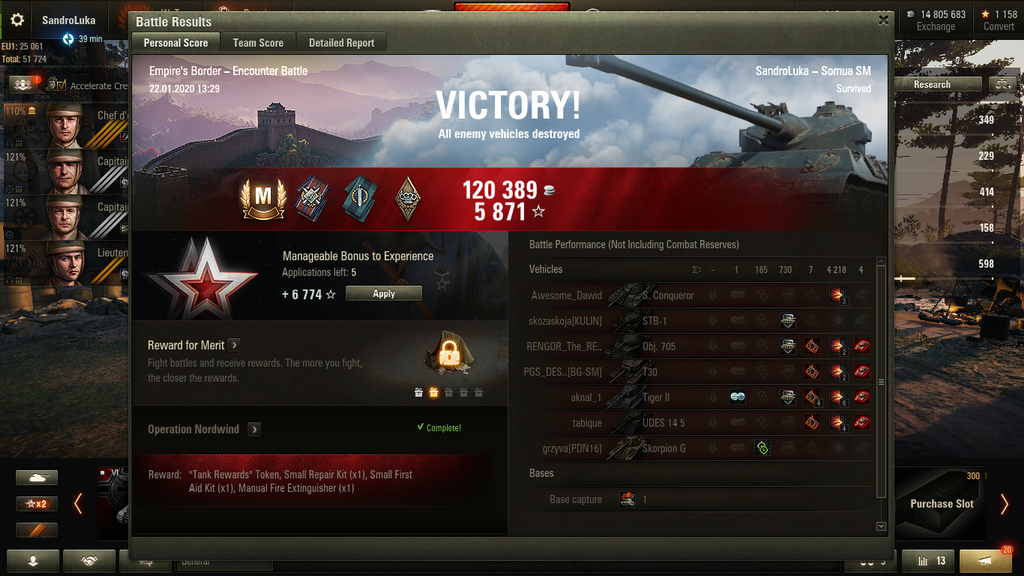Screen dimensions: 1024x576
Task: Apply the Manageable Bonus to Experience
Action: [383, 294]
